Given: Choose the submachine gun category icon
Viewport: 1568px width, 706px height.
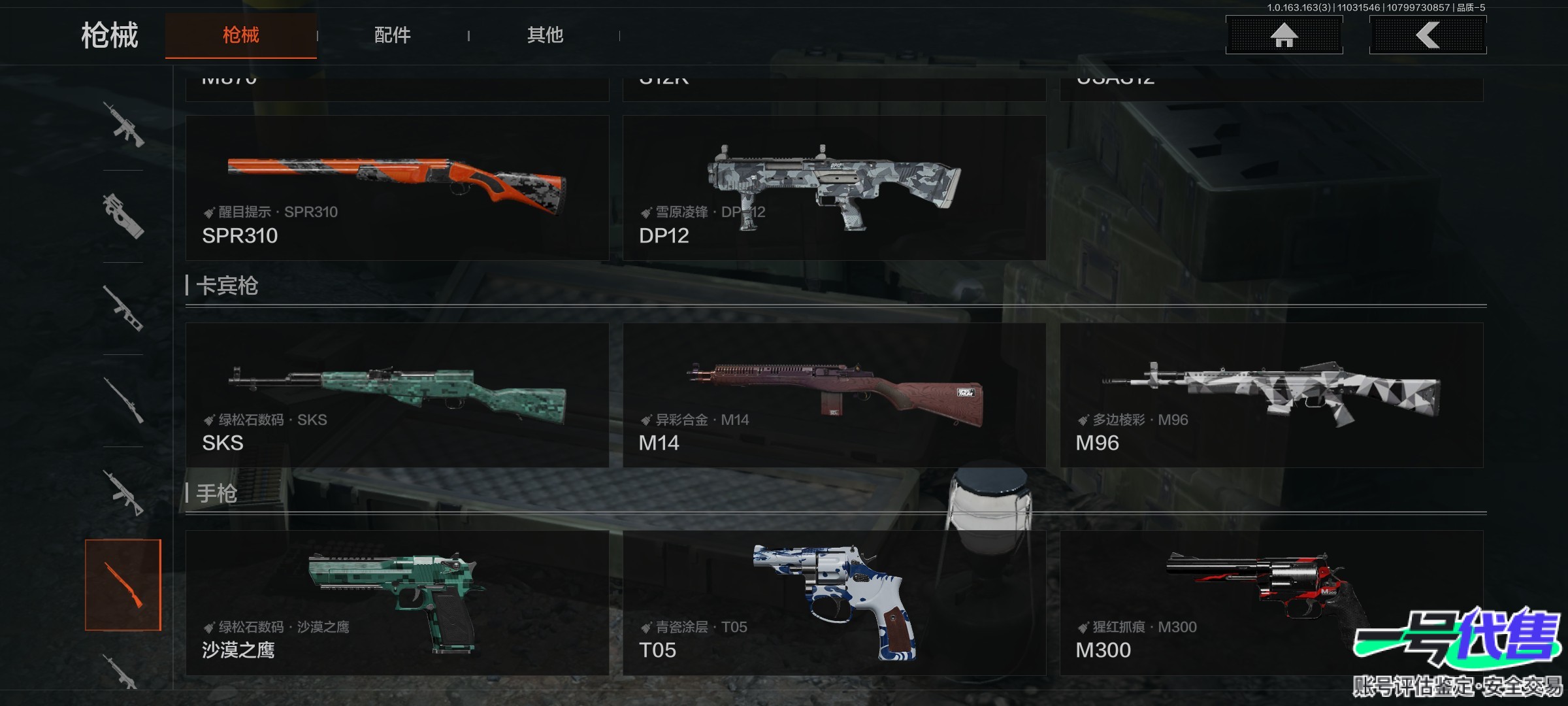Looking at the screenshot, I should (123, 216).
